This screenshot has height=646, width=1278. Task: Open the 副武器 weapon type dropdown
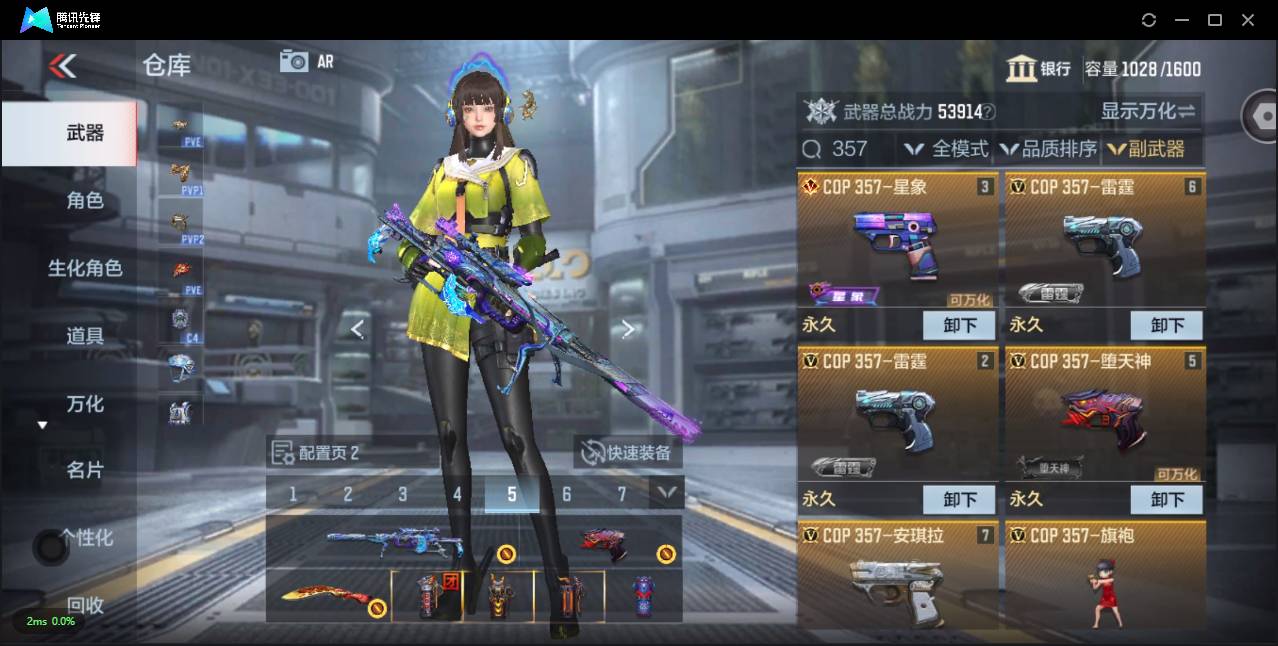(x=1146, y=149)
